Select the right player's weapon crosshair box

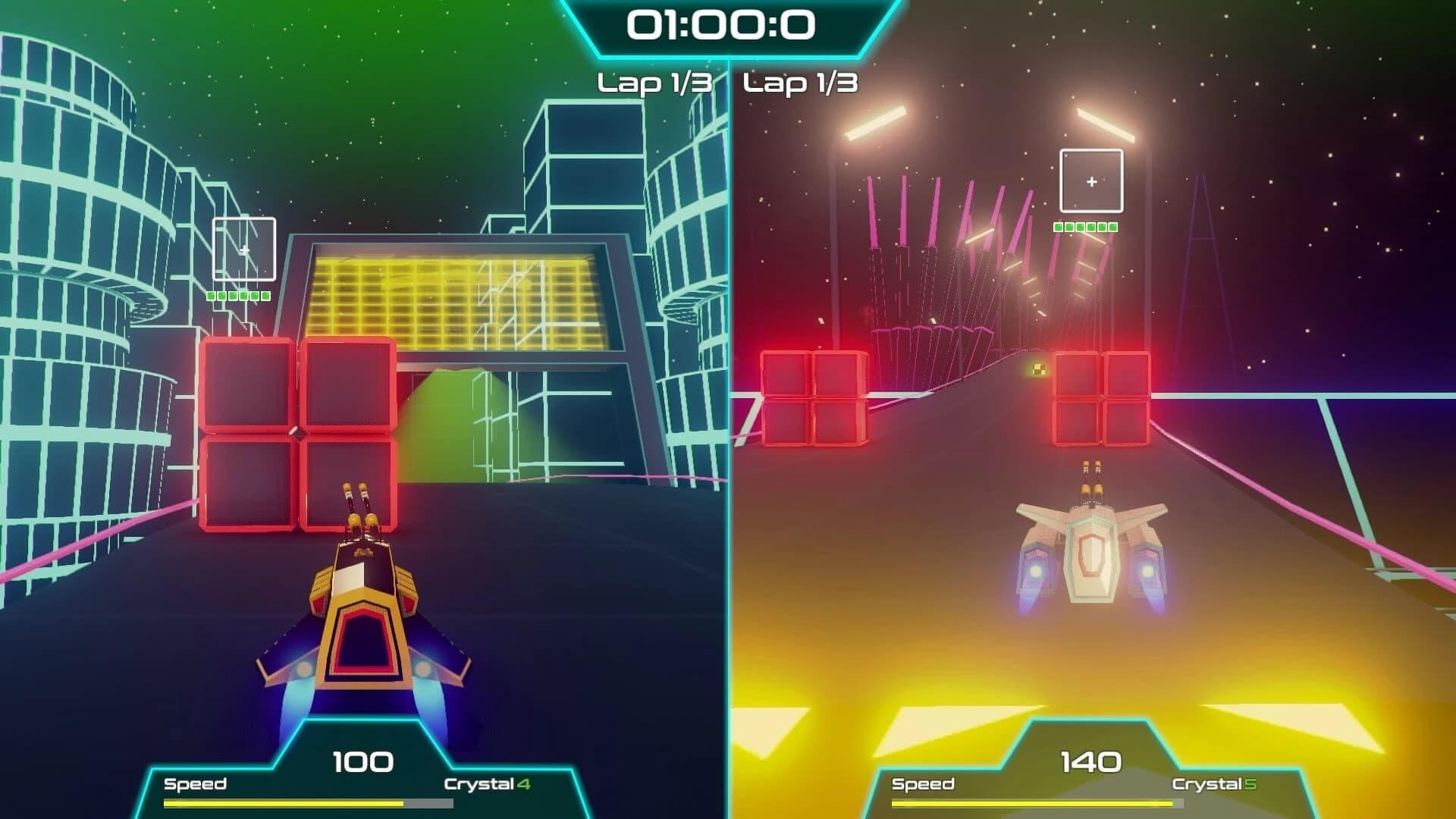[1090, 180]
